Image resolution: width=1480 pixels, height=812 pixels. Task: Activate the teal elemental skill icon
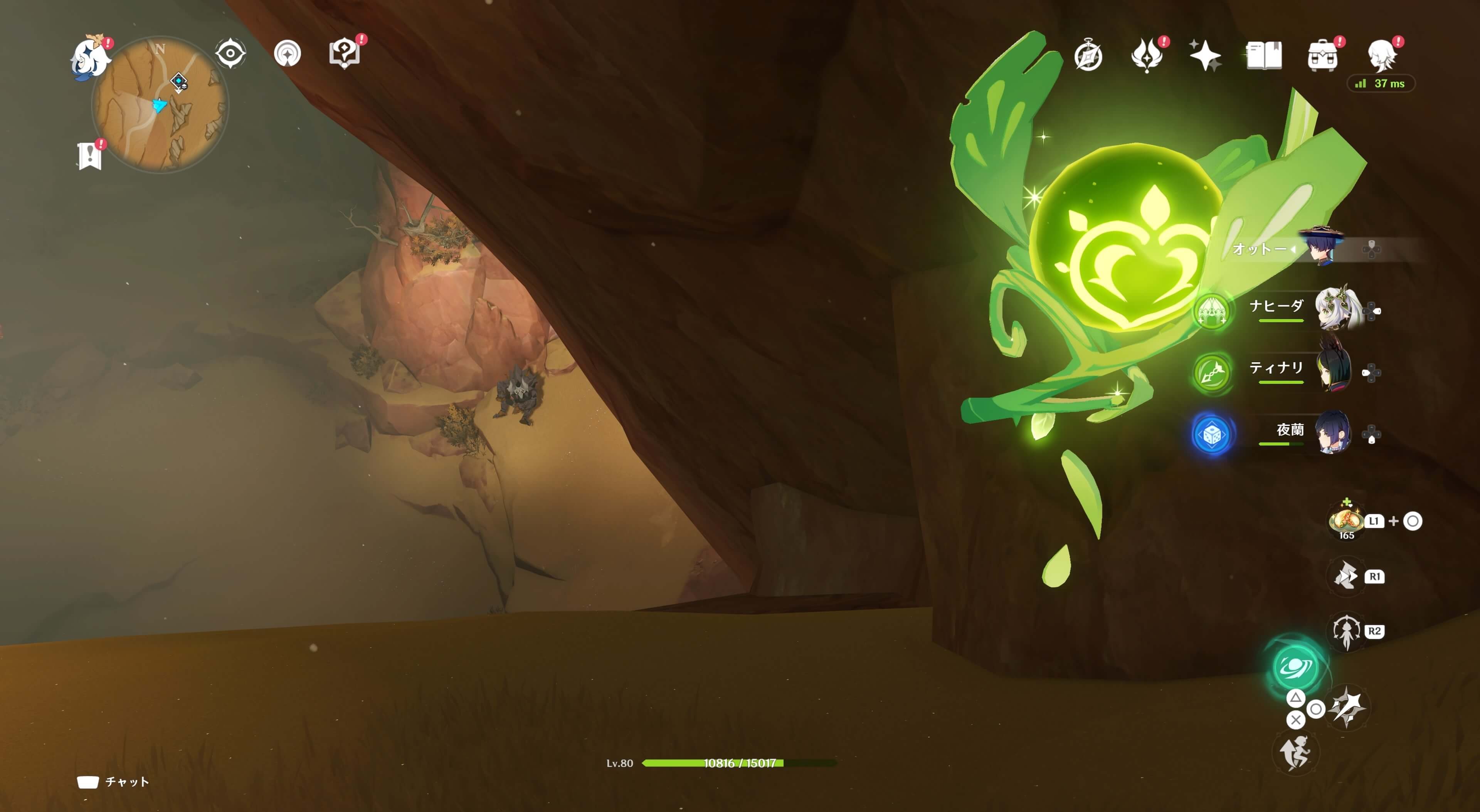(x=1295, y=667)
